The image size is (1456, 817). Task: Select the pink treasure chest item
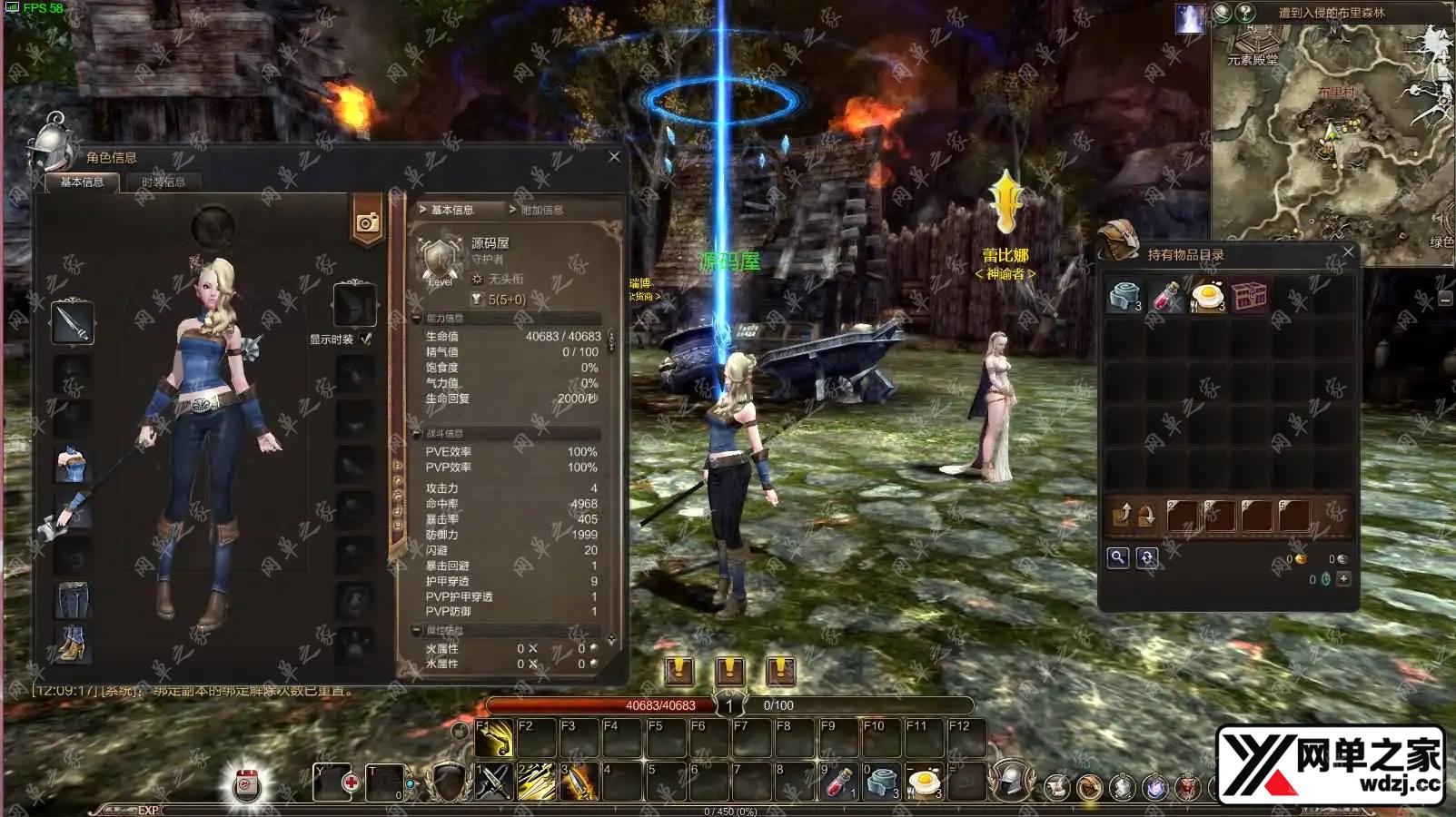(1249, 296)
